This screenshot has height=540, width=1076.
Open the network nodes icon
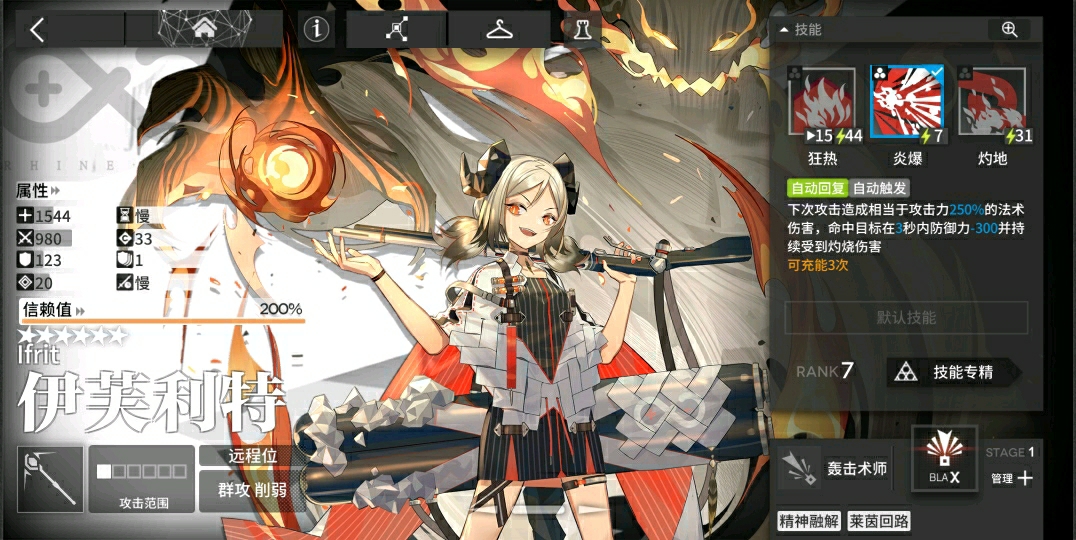397,29
